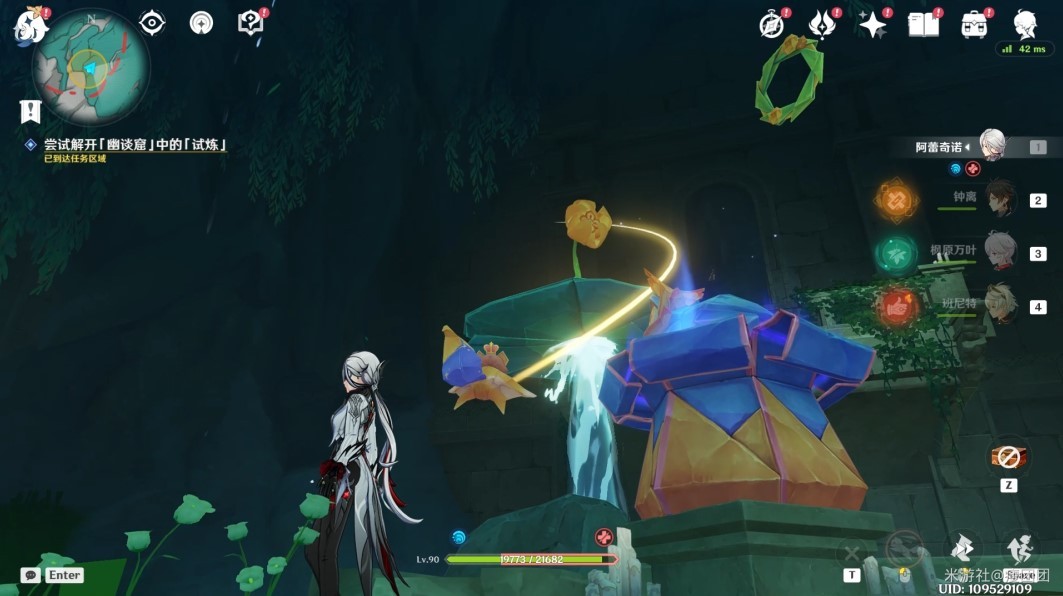This screenshot has width=1063, height=596.
Task: Open the chat speech bubble
Action: pos(30,575)
